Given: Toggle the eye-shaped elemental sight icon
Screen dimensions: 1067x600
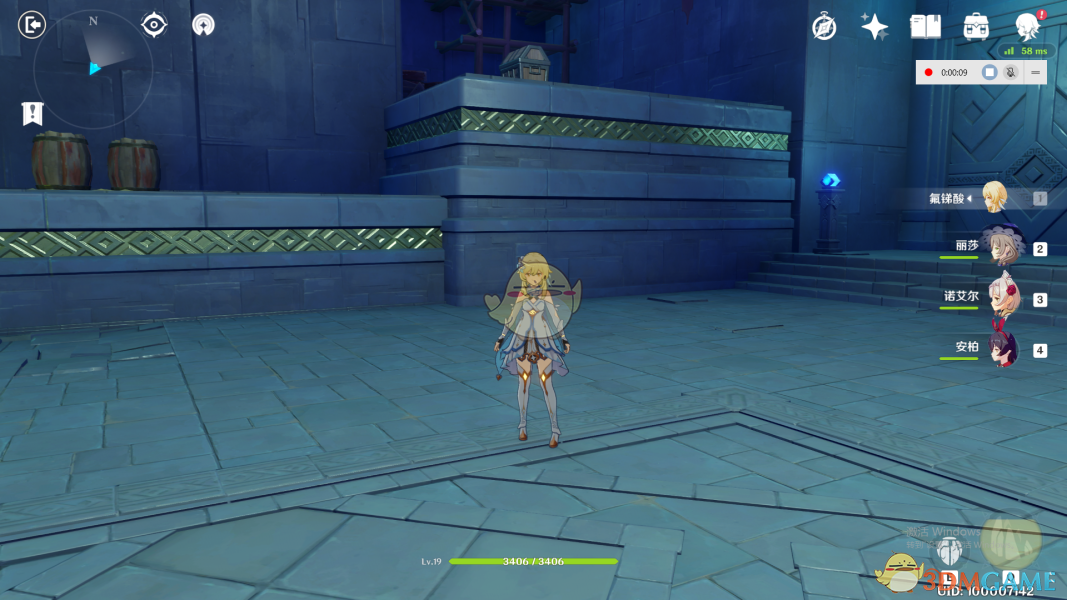Looking at the screenshot, I should pos(154,24).
